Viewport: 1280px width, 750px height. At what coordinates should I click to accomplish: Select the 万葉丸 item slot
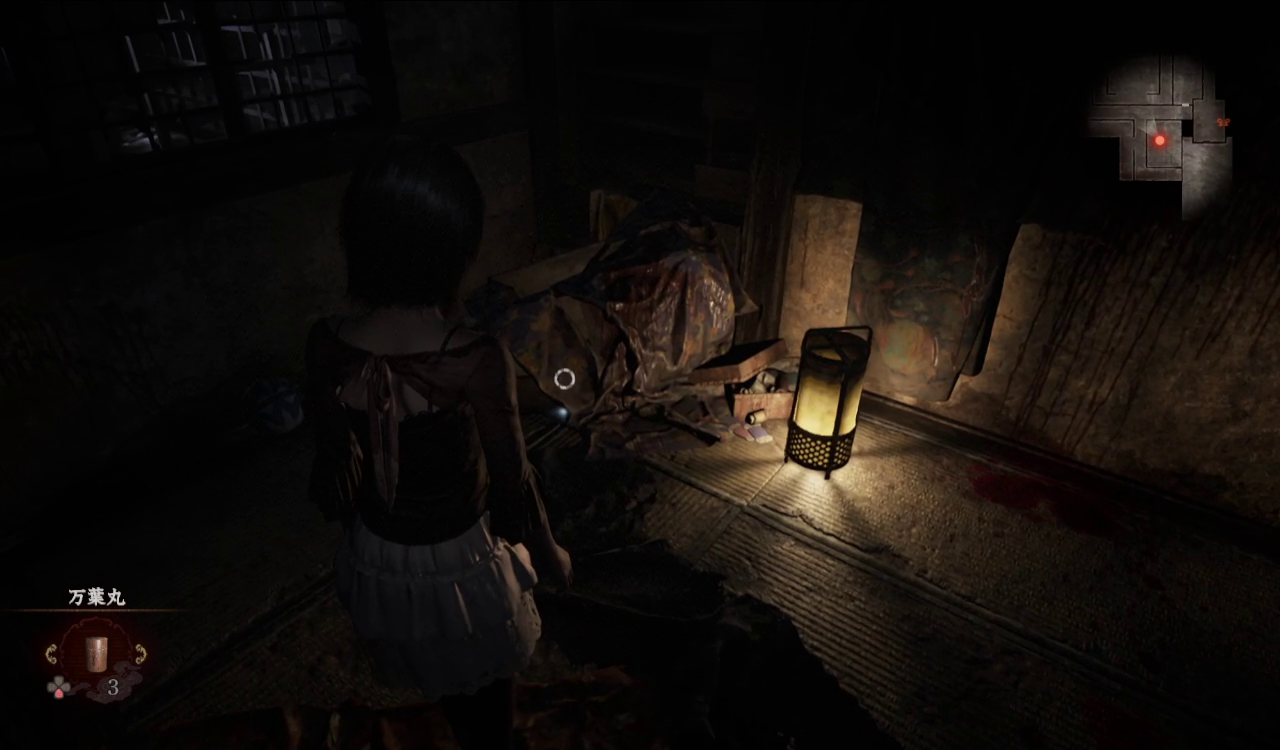coord(96,654)
